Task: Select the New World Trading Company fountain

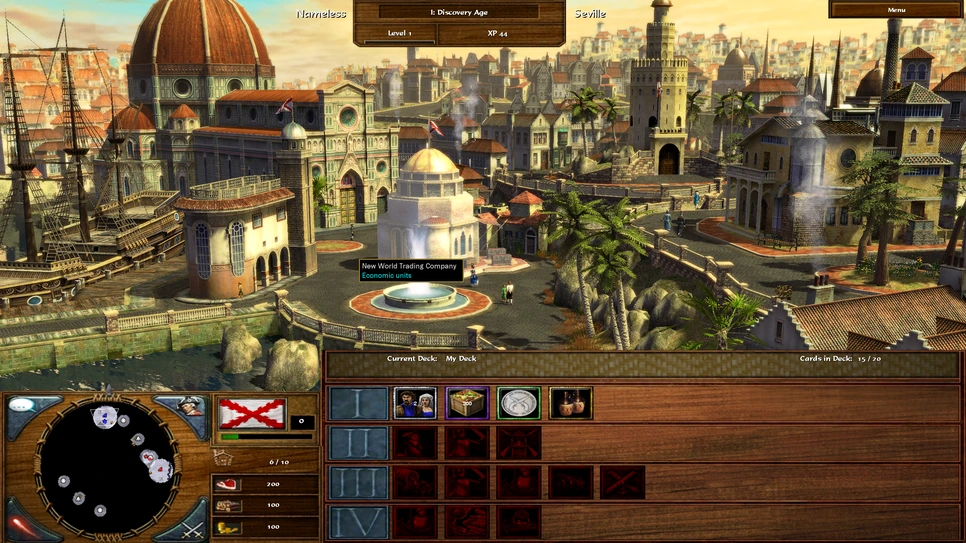Action: click(419, 296)
